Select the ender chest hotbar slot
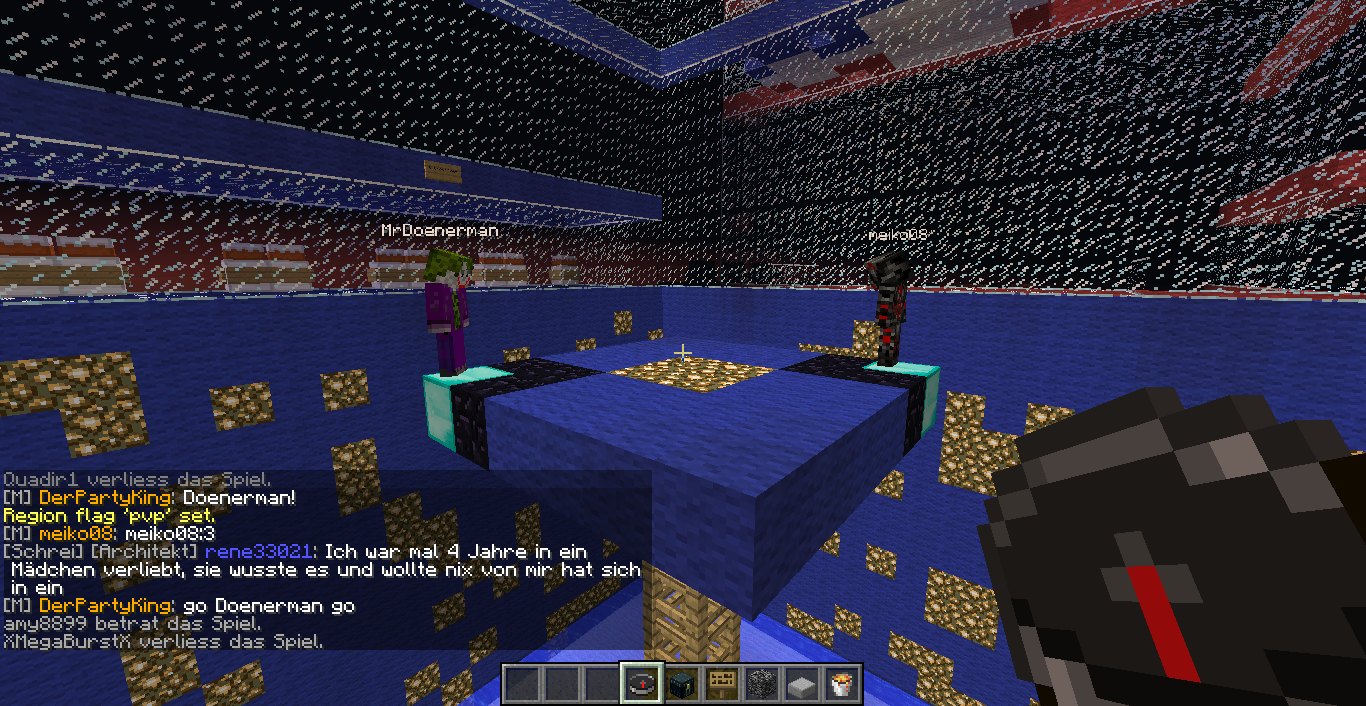This screenshot has width=1366, height=706. click(681, 683)
